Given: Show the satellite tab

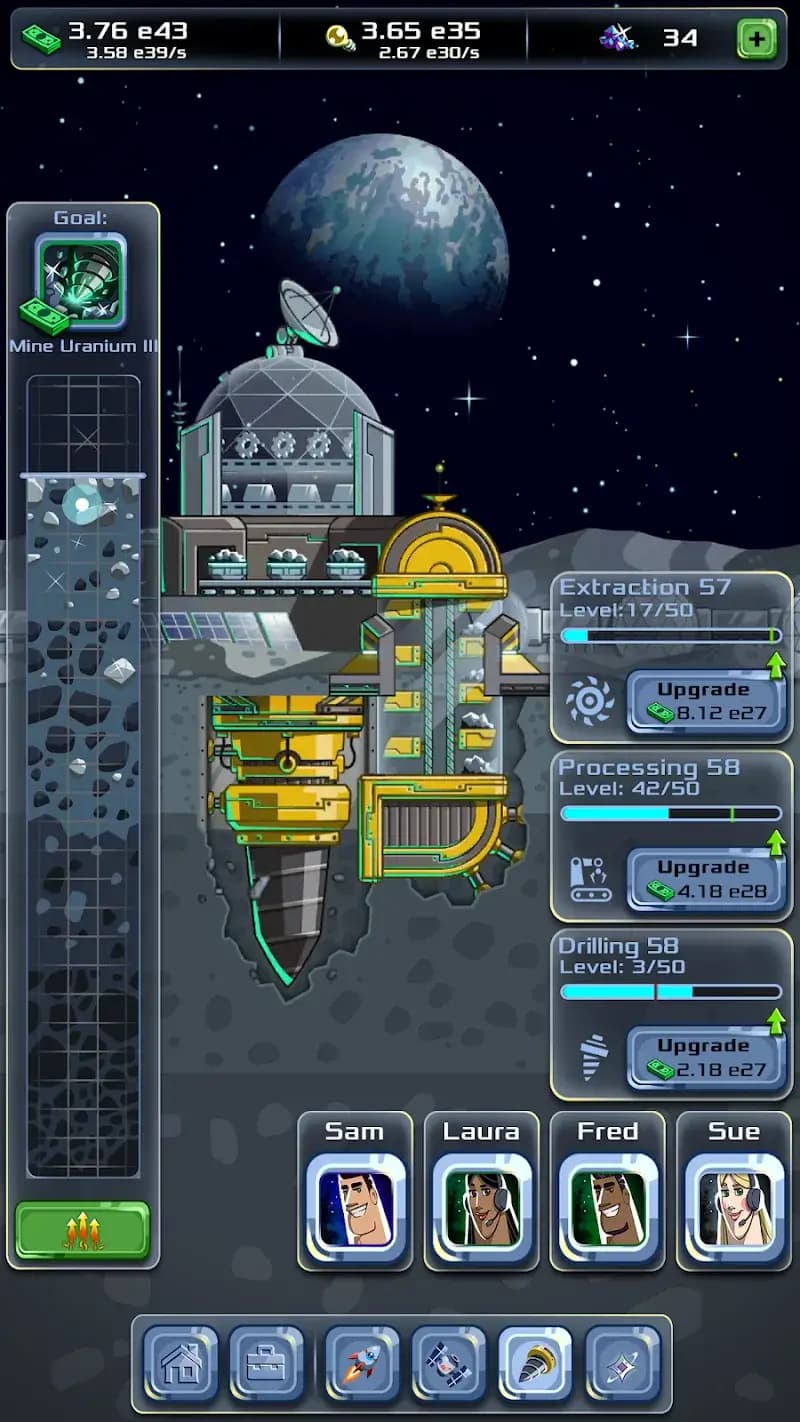Looking at the screenshot, I should point(449,1362).
